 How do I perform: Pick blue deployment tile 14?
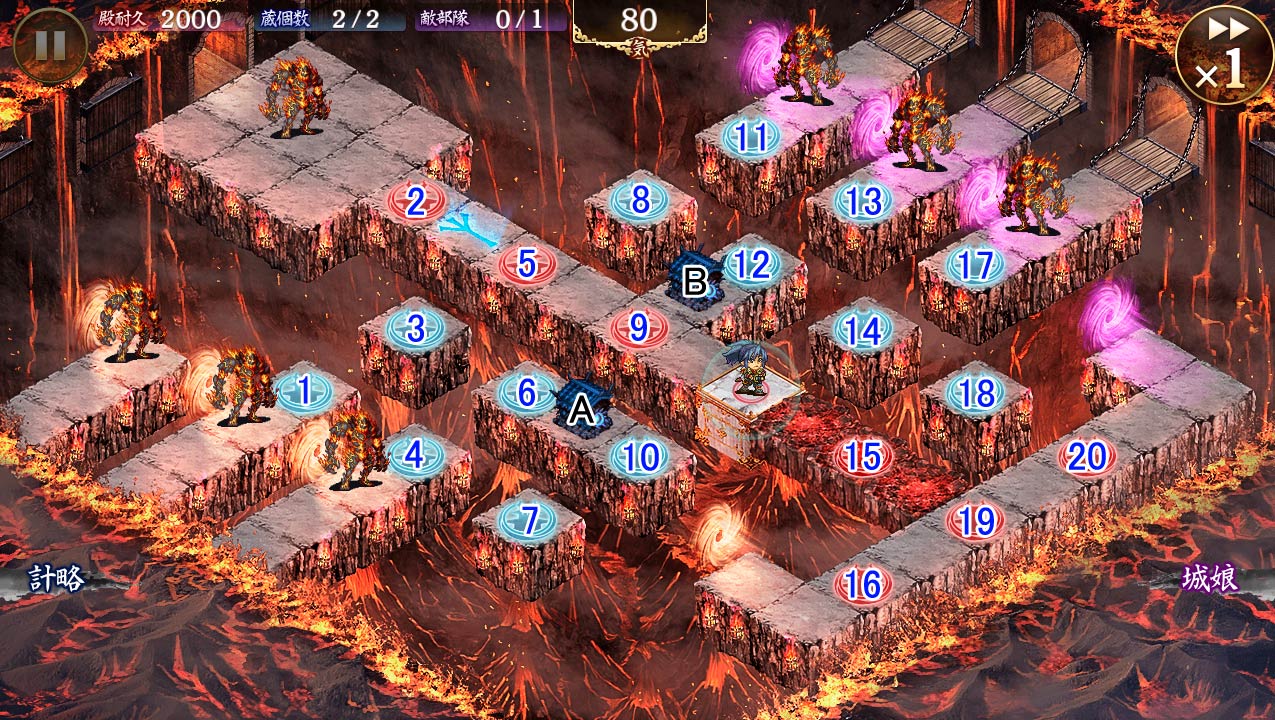(x=862, y=329)
